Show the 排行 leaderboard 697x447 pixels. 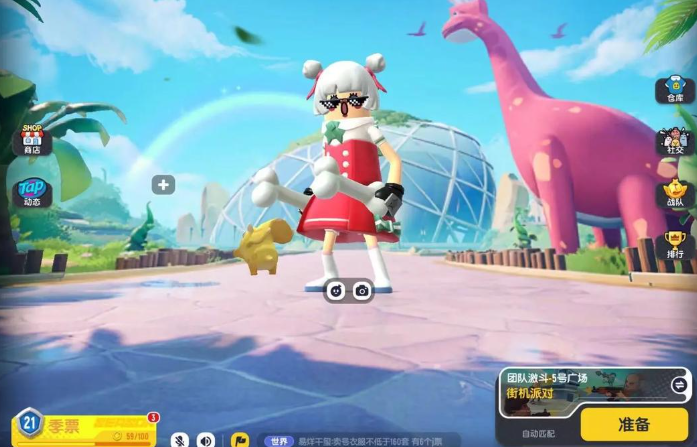(674, 244)
